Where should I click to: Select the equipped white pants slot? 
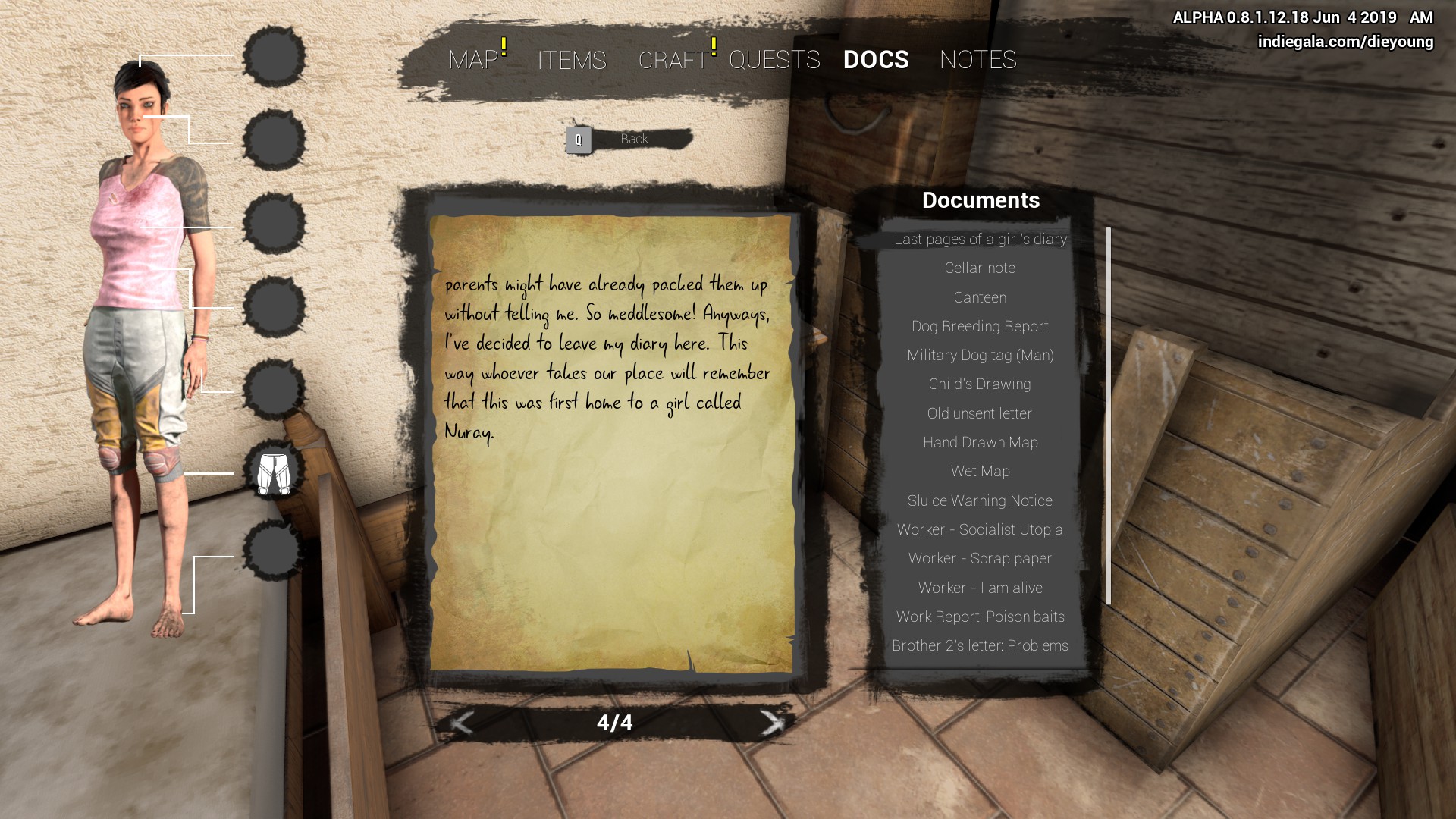point(274,473)
